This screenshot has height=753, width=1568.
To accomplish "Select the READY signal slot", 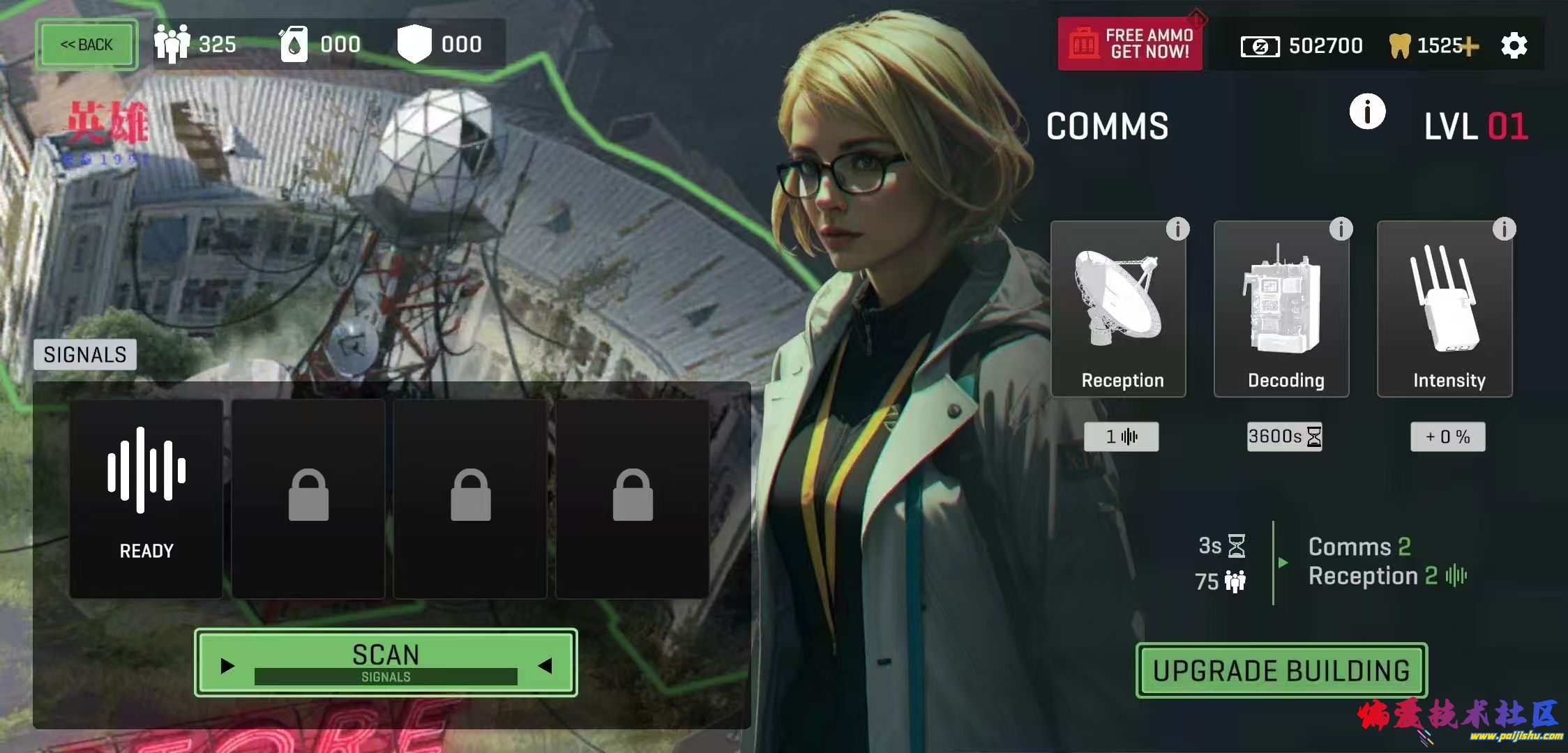I will (146, 499).
